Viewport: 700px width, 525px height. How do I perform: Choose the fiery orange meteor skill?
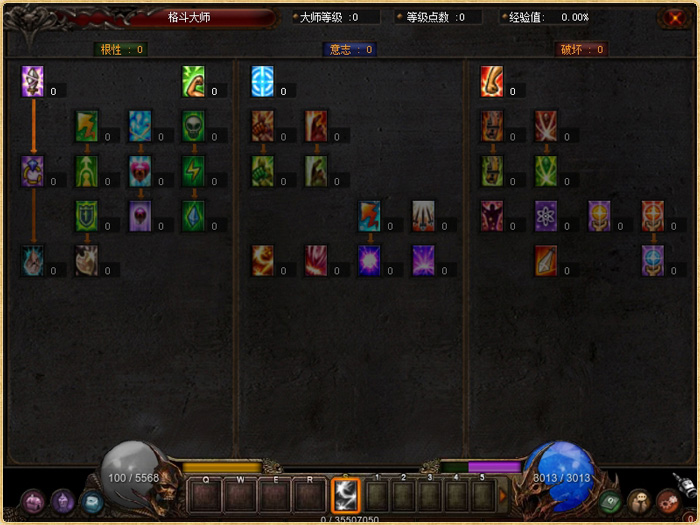(x=263, y=260)
